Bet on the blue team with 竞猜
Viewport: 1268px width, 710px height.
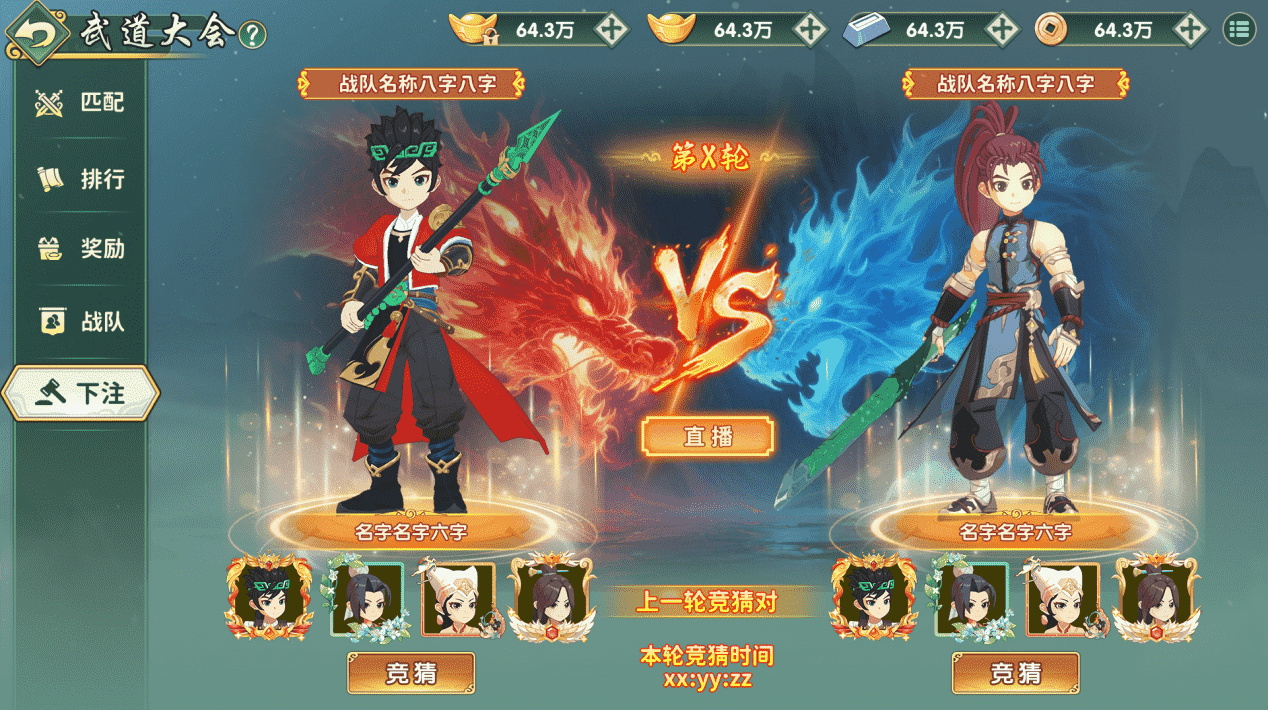tap(1015, 673)
